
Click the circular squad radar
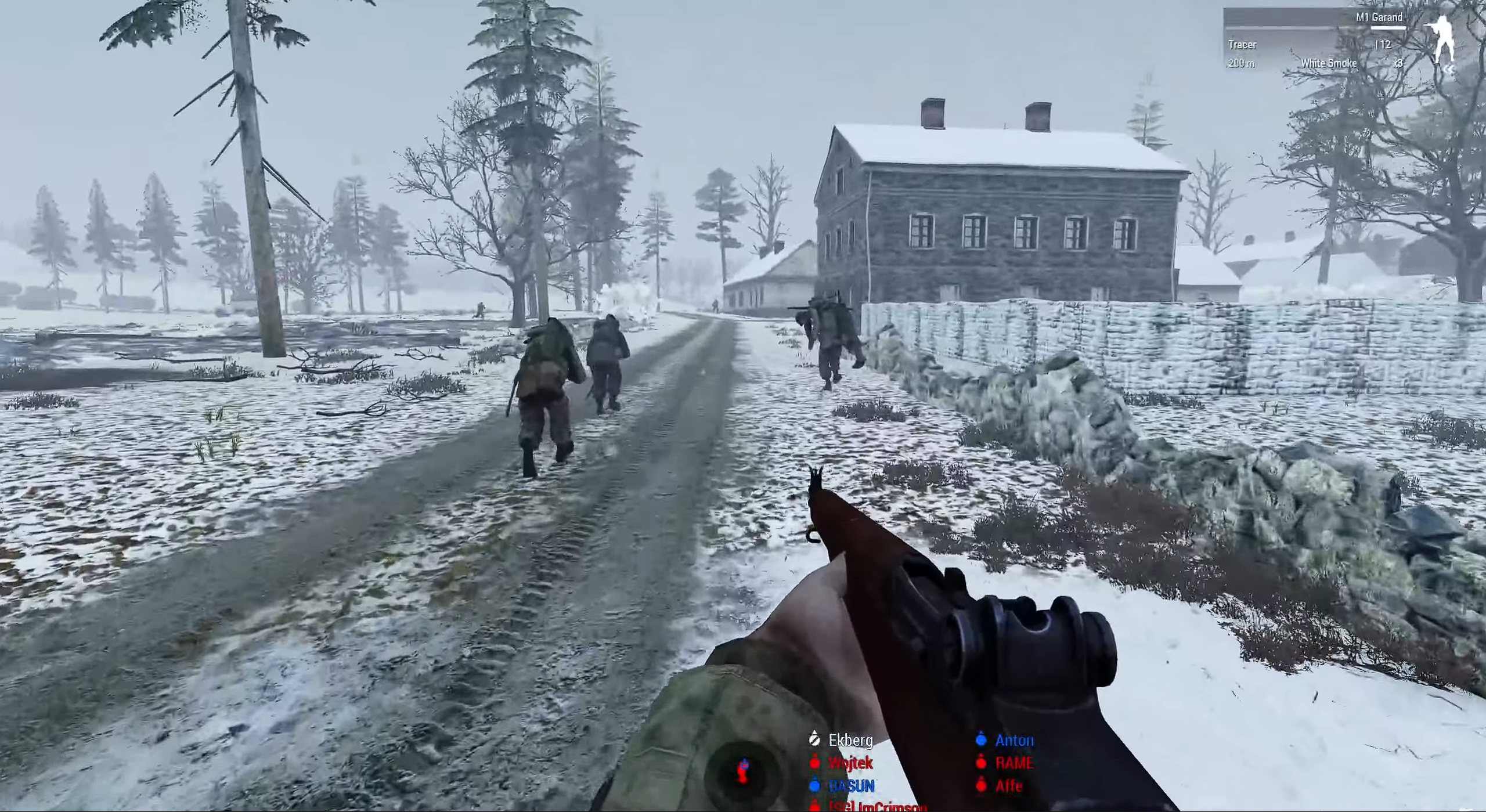(742, 771)
